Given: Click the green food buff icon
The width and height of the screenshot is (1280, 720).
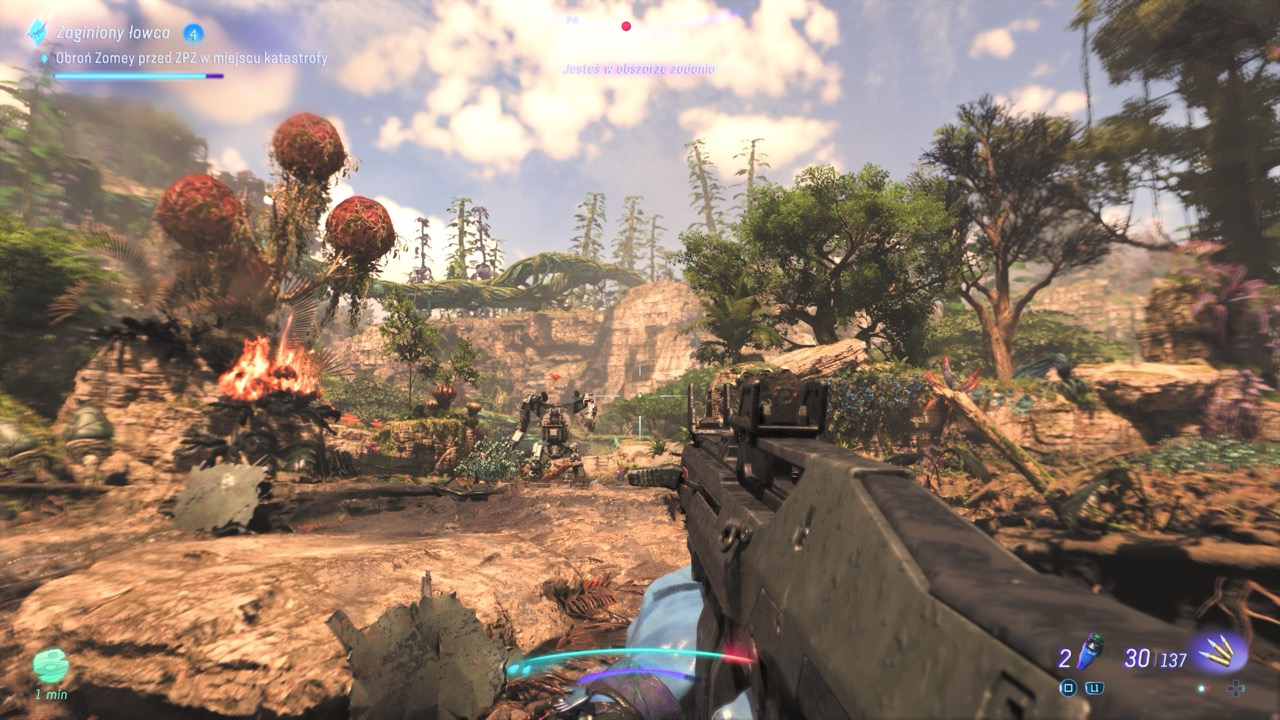Looking at the screenshot, I should pyautogui.click(x=49, y=666).
